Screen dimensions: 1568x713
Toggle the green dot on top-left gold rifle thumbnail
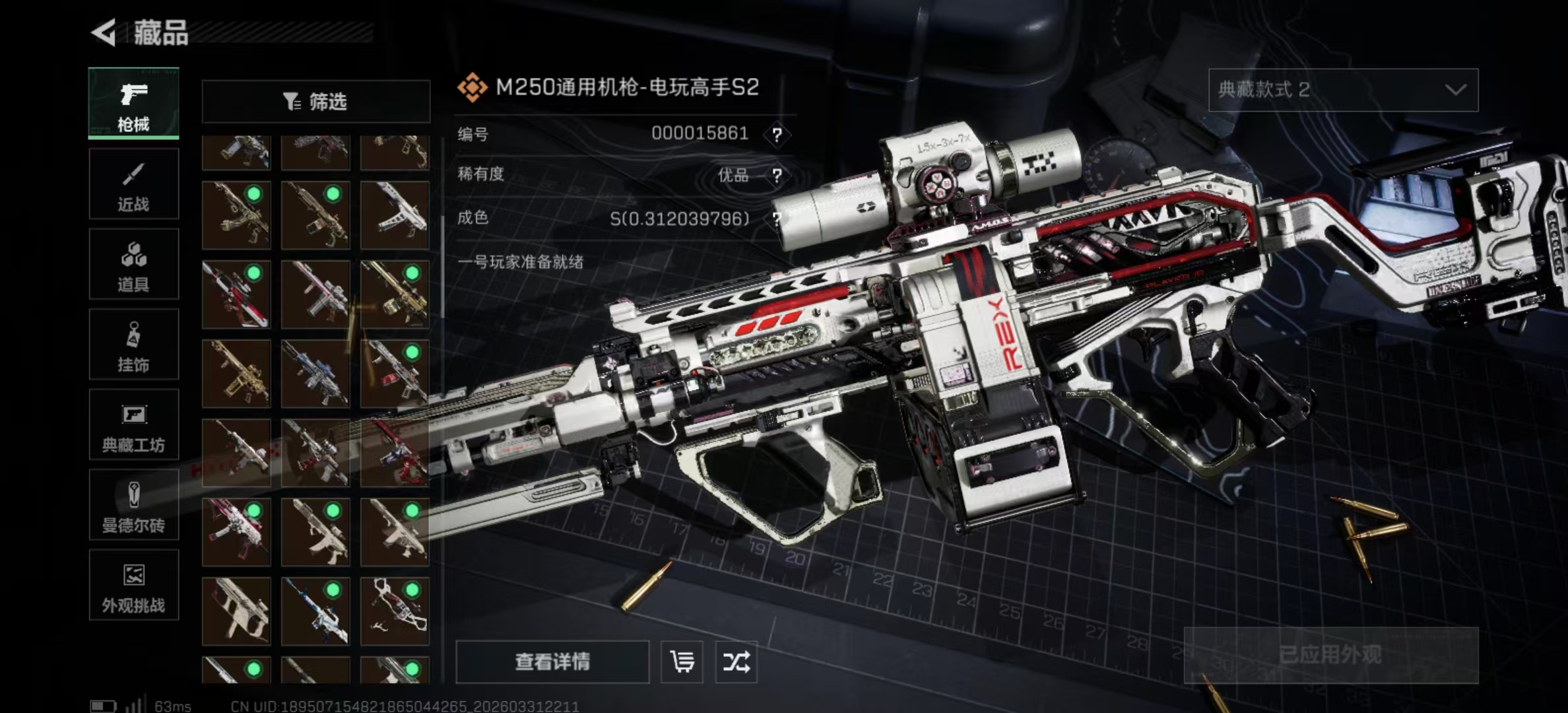click(x=255, y=194)
